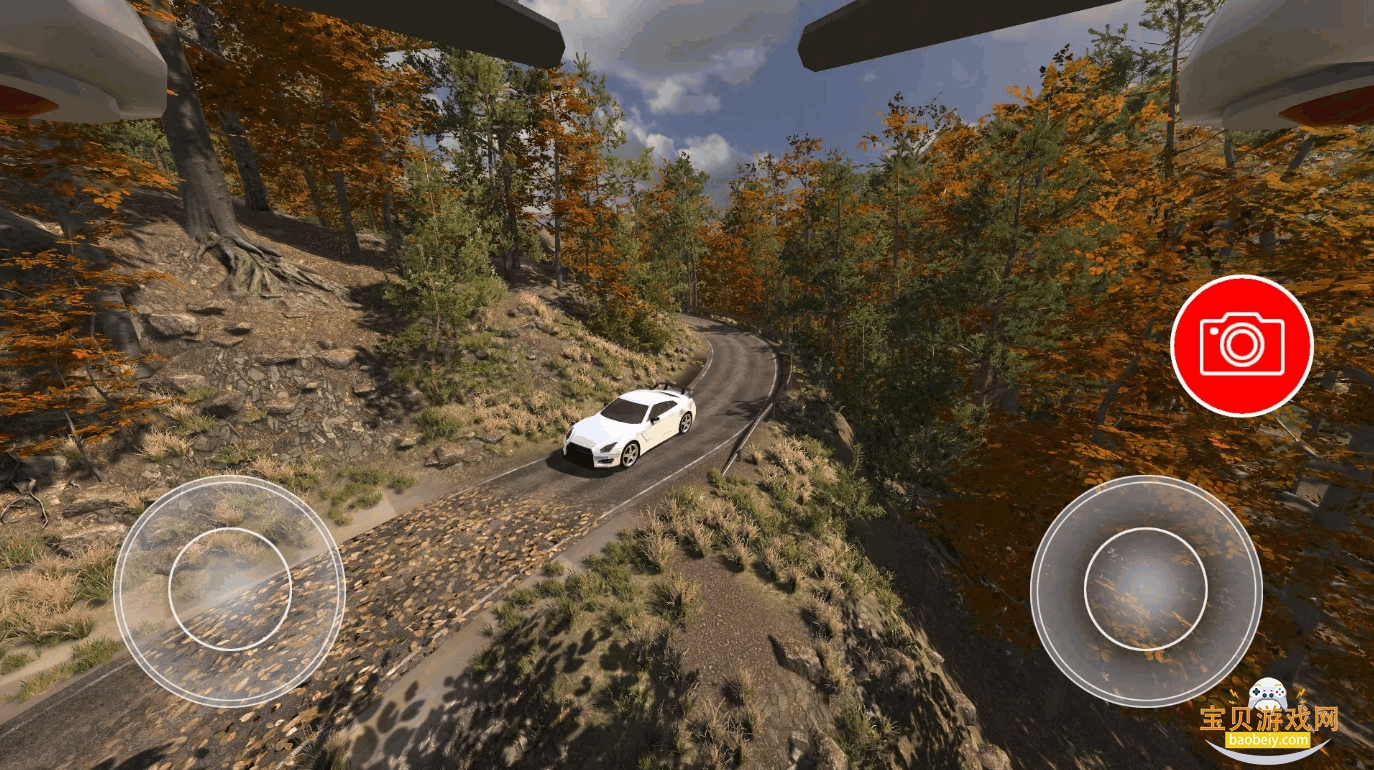Click the lightning bolt left of the gamepad logo
This screenshot has width=1374, height=770.
(x=1234, y=694)
